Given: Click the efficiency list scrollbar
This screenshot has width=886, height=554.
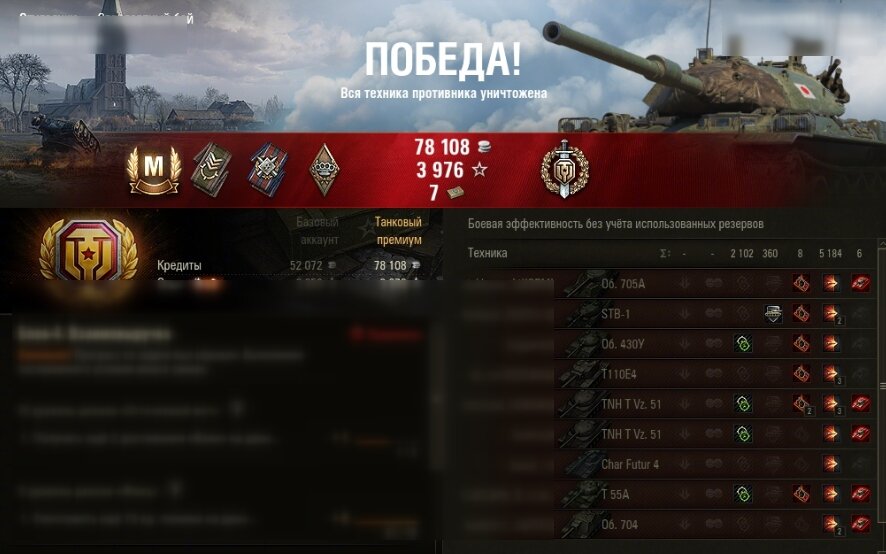Looking at the screenshot, I should tap(881, 385).
